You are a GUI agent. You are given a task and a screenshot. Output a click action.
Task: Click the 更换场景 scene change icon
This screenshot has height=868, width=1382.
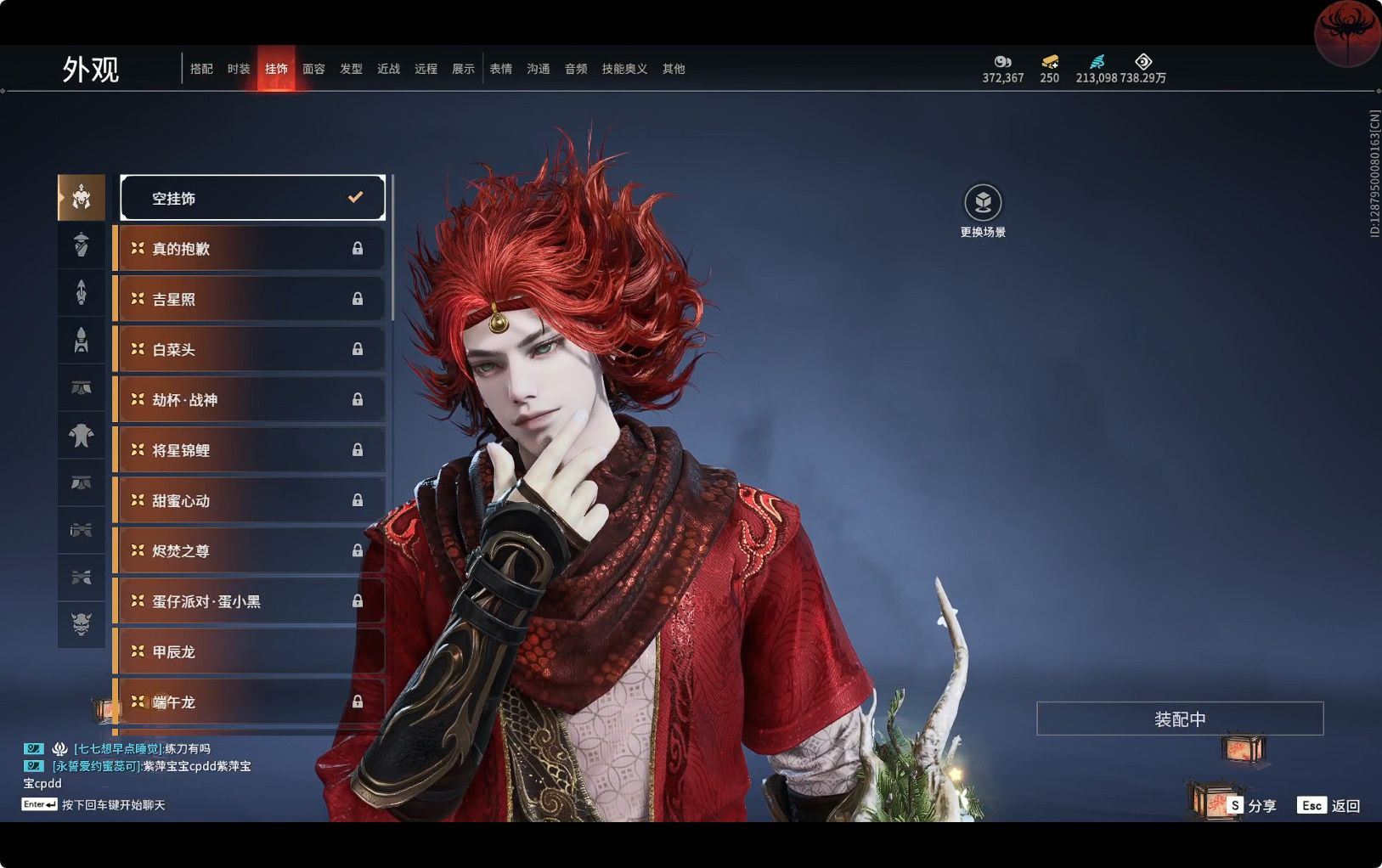(x=983, y=203)
